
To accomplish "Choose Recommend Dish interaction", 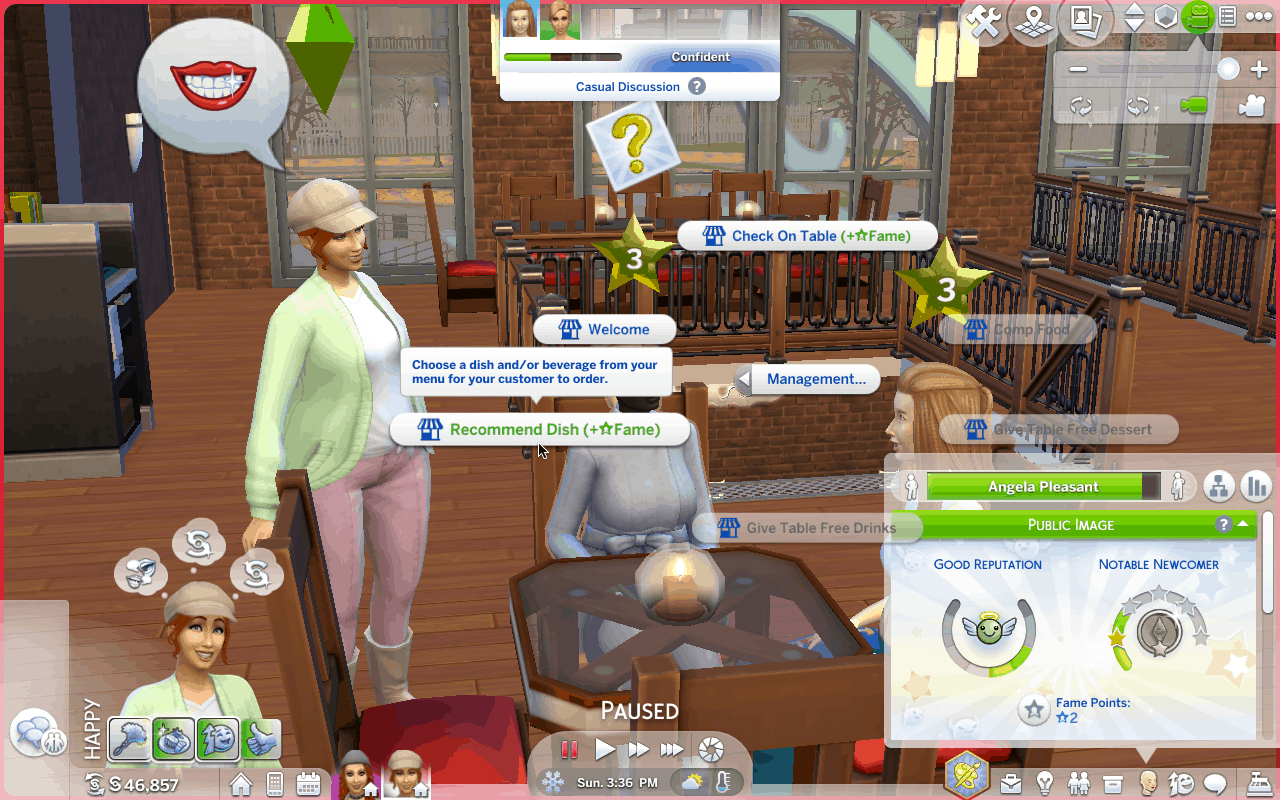I will pos(540,430).
